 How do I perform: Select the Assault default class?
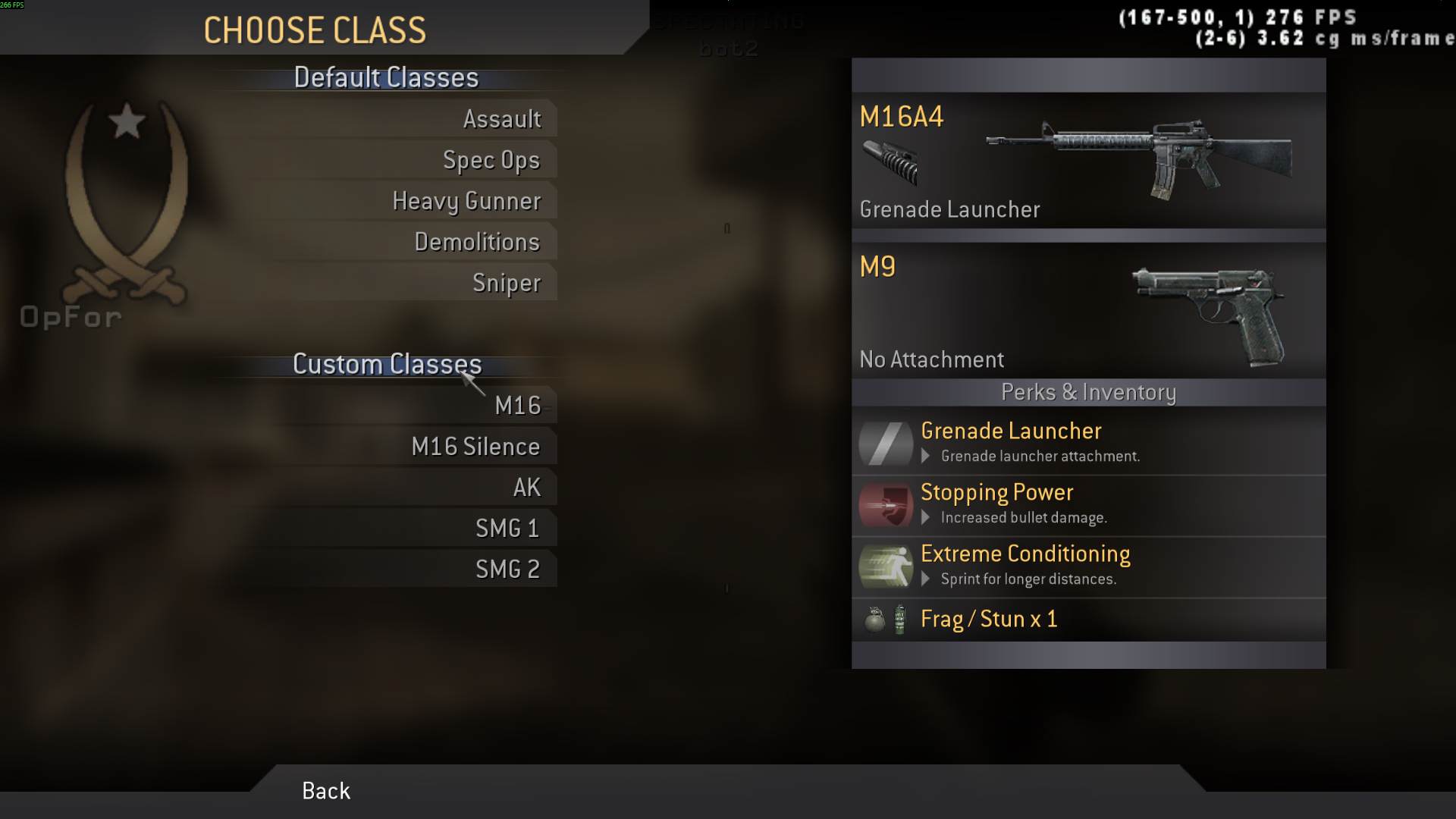503,118
